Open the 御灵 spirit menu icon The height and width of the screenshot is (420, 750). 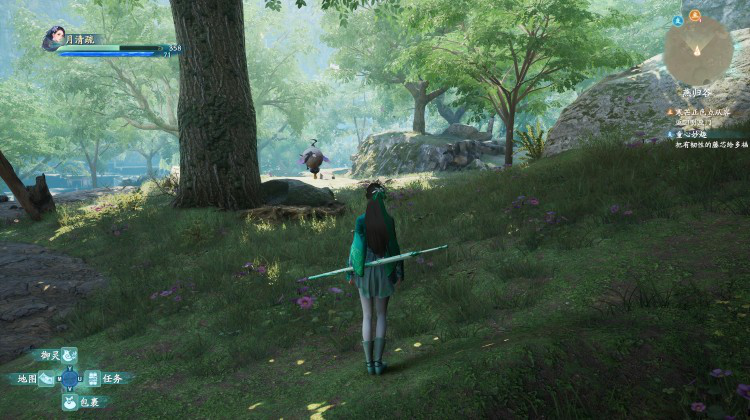click(68, 355)
